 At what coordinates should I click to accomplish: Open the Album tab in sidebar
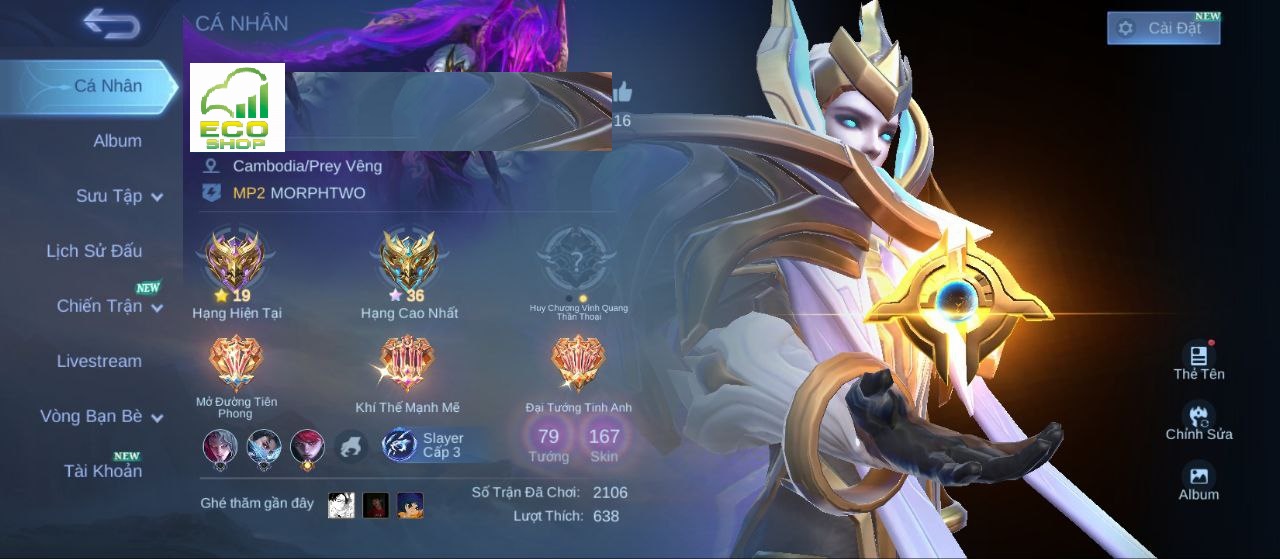[117, 141]
